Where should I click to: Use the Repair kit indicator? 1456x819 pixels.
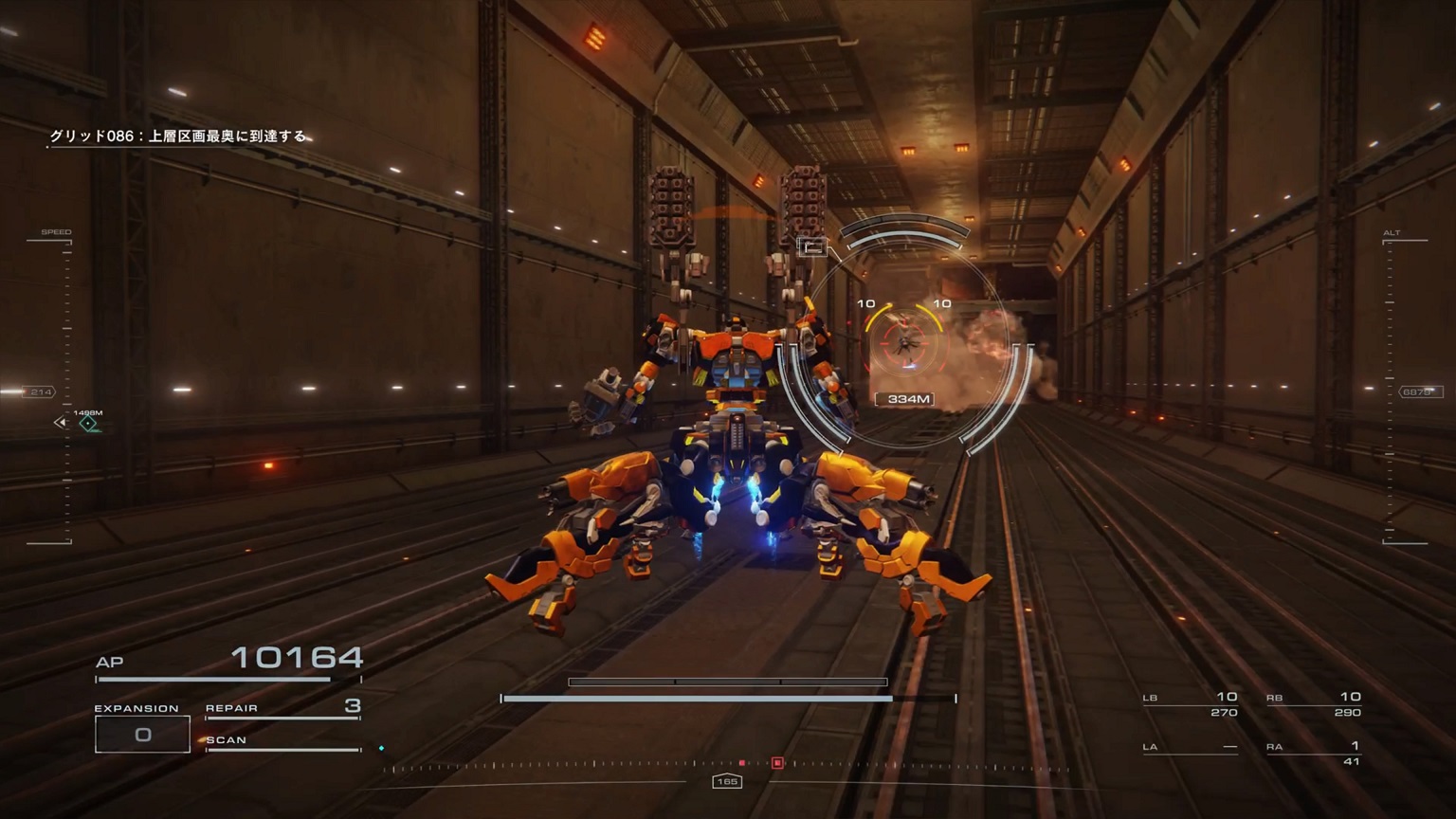tap(282, 707)
